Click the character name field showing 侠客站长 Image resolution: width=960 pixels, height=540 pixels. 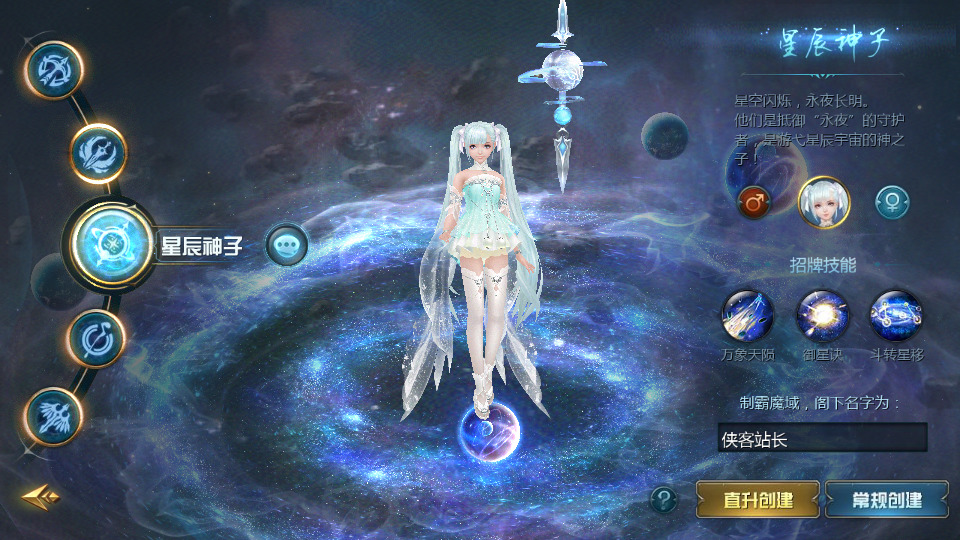pos(822,438)
